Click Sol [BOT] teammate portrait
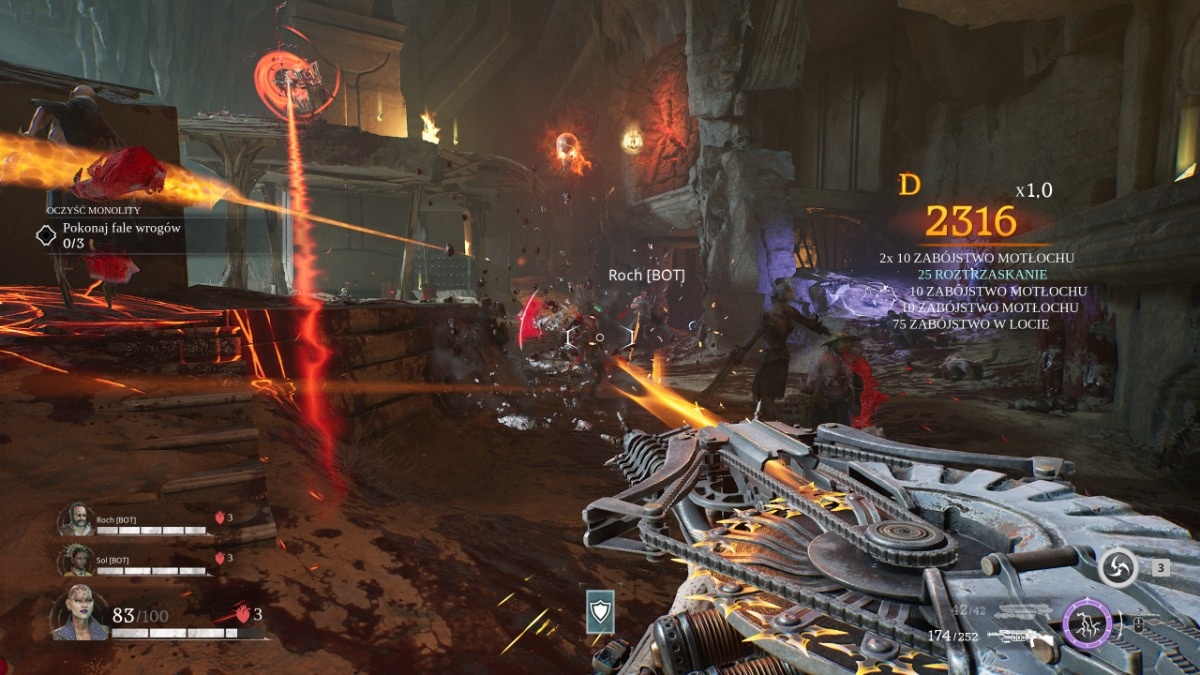1200x675 pixels. pos(75,559)
